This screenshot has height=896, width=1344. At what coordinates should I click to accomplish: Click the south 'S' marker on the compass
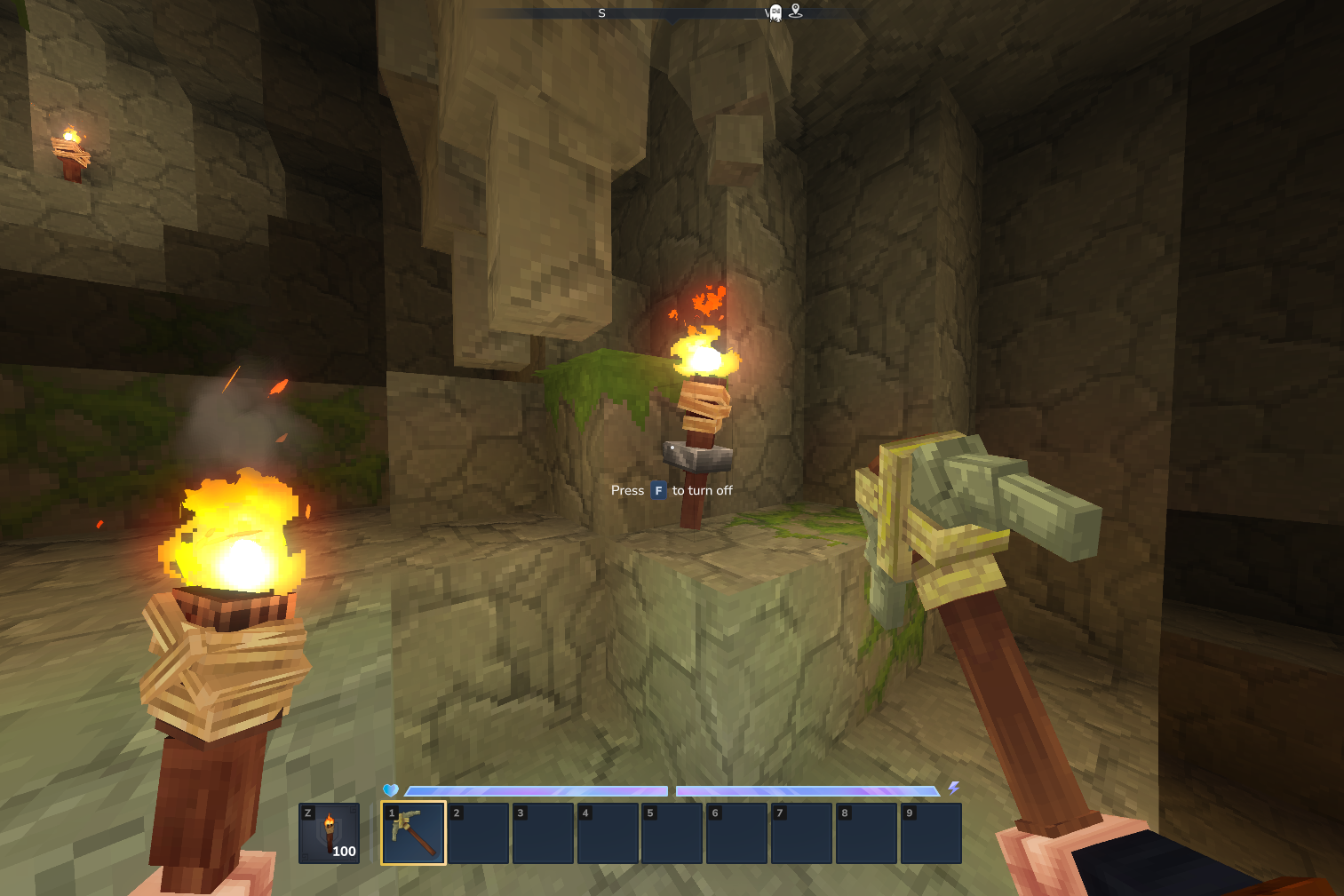click(601, 13)
